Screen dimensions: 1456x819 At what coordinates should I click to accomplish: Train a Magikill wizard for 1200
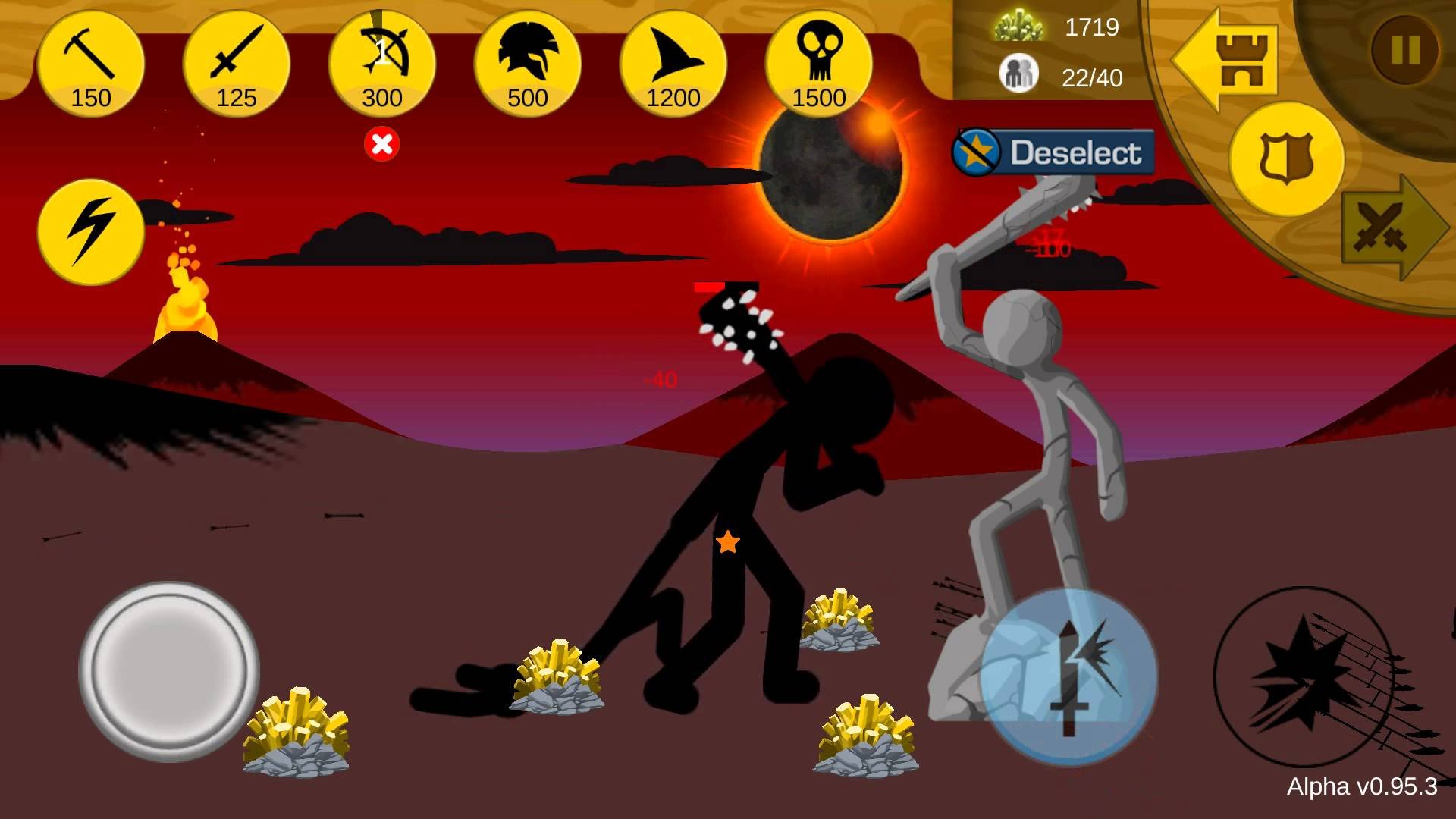(673, 64)
